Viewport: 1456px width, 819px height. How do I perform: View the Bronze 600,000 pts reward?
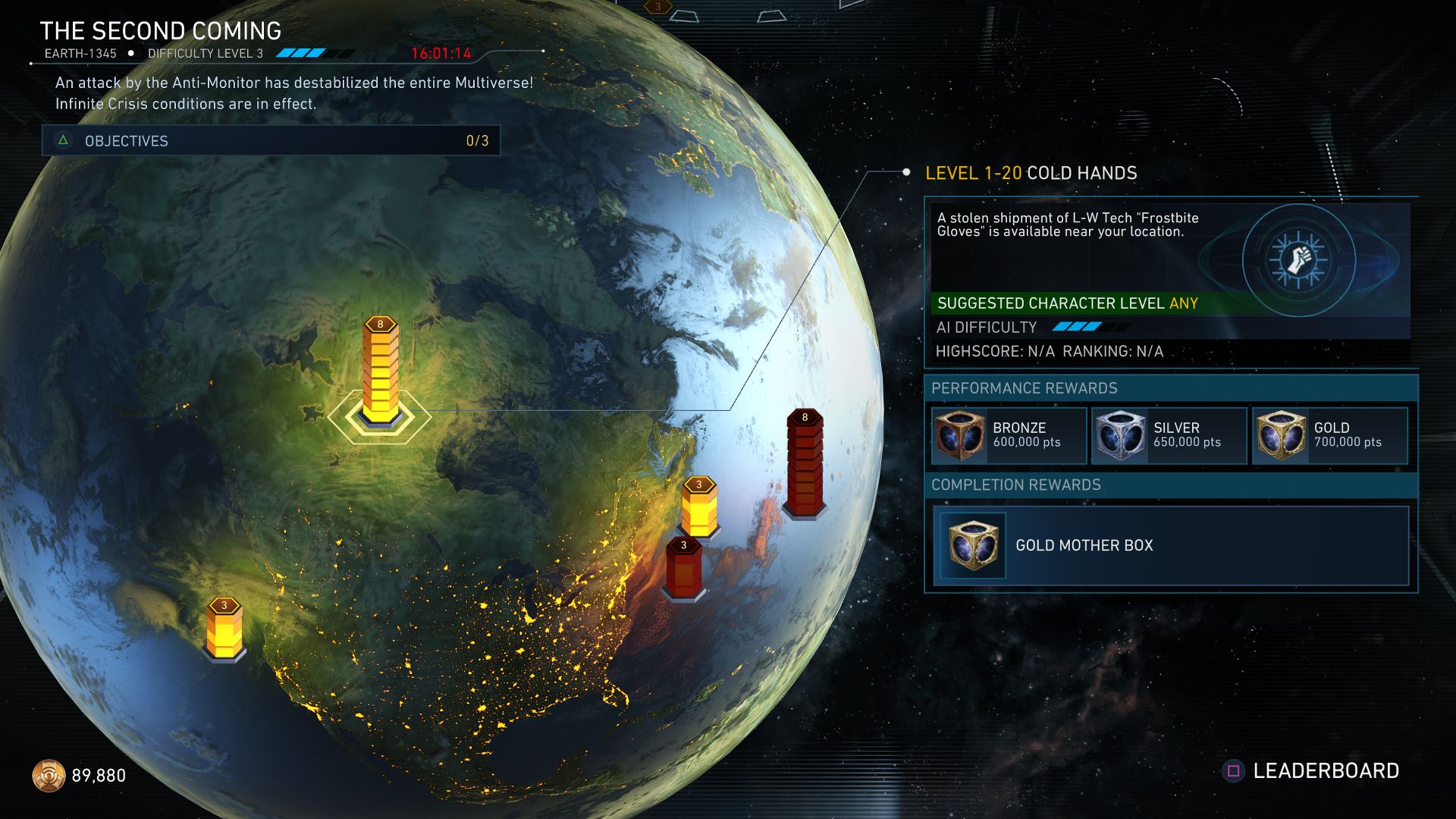(x=1009, y=435)
